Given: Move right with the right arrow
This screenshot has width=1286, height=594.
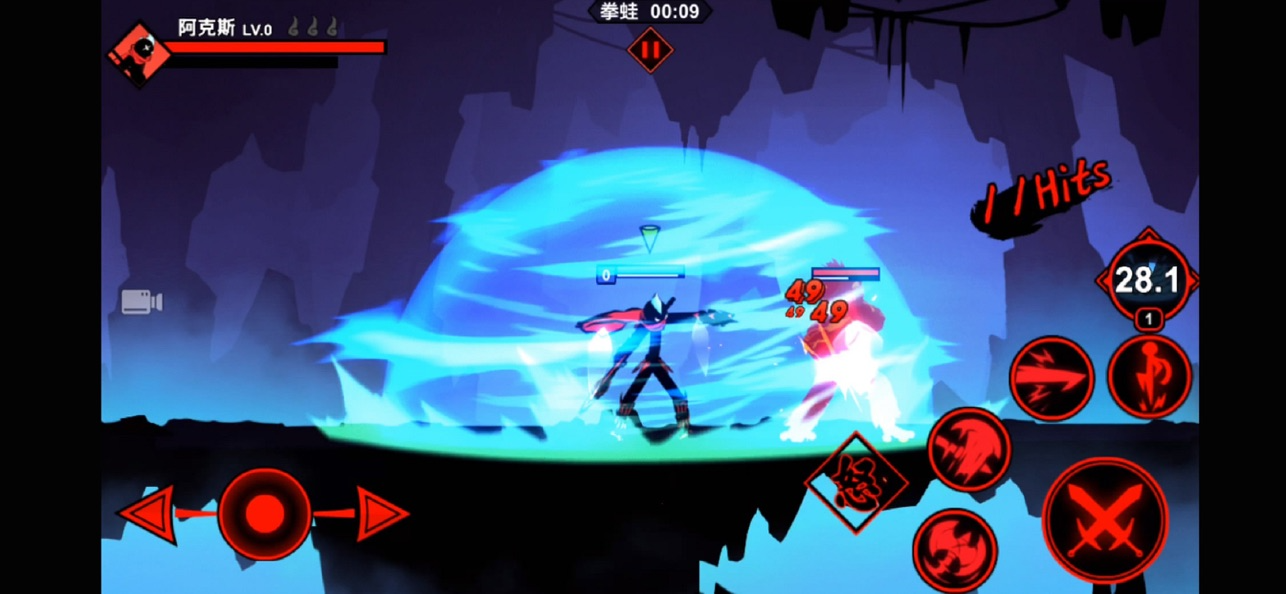Looking at the screenshot, I should click(381, 514).
